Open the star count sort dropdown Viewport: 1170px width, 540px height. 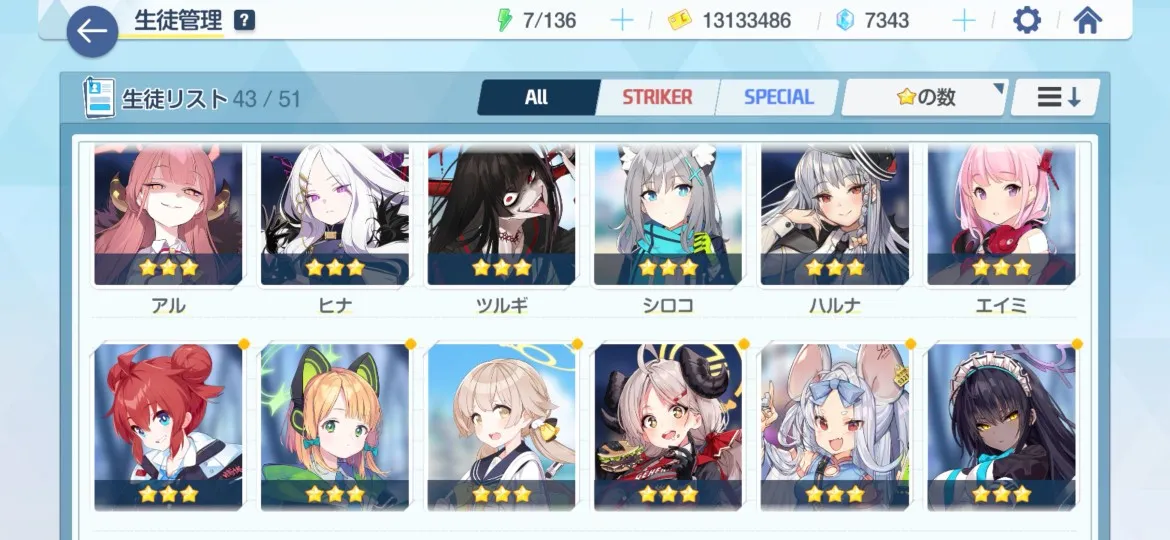click(924, 97)
